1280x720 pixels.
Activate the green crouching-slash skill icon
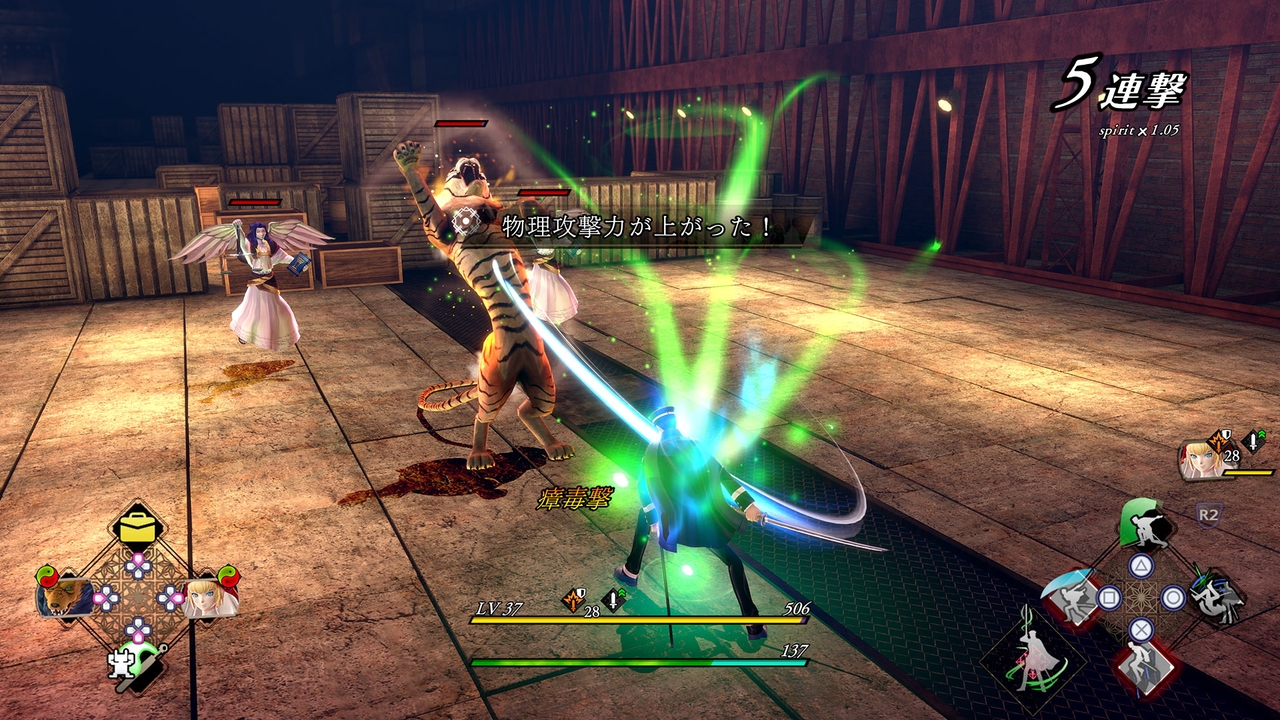[x=1142, y=526]
